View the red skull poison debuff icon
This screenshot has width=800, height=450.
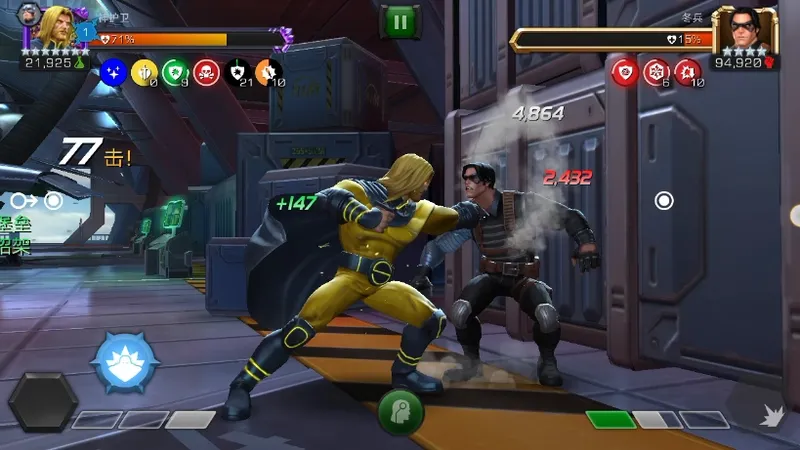(x=206, y=71)
